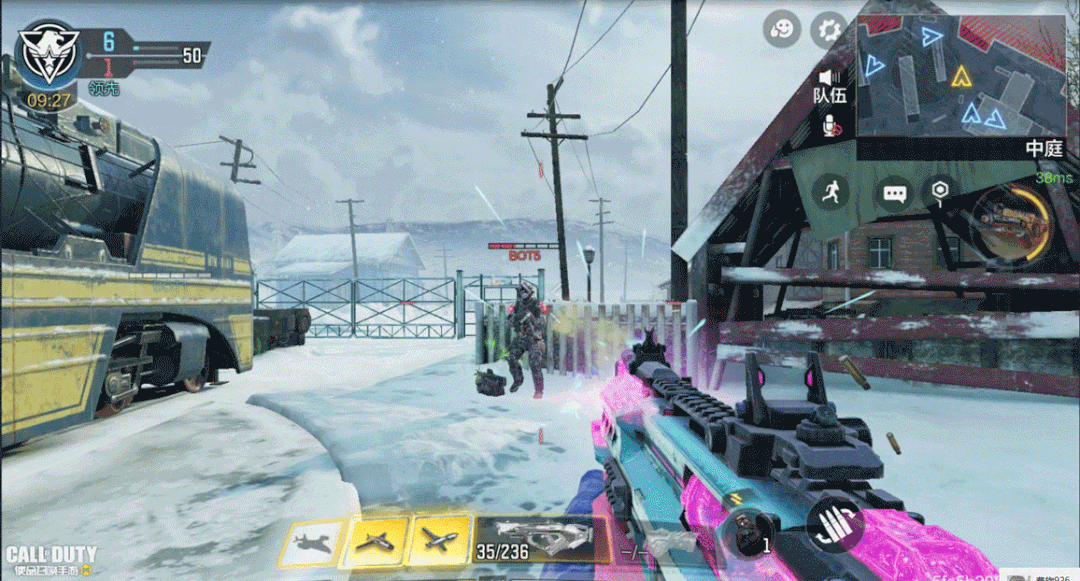The width and height of the screenshot is (1080, 581).
Task: Open the emote smiley face menu
Action: pyautogui.click(x=782, y=29)
